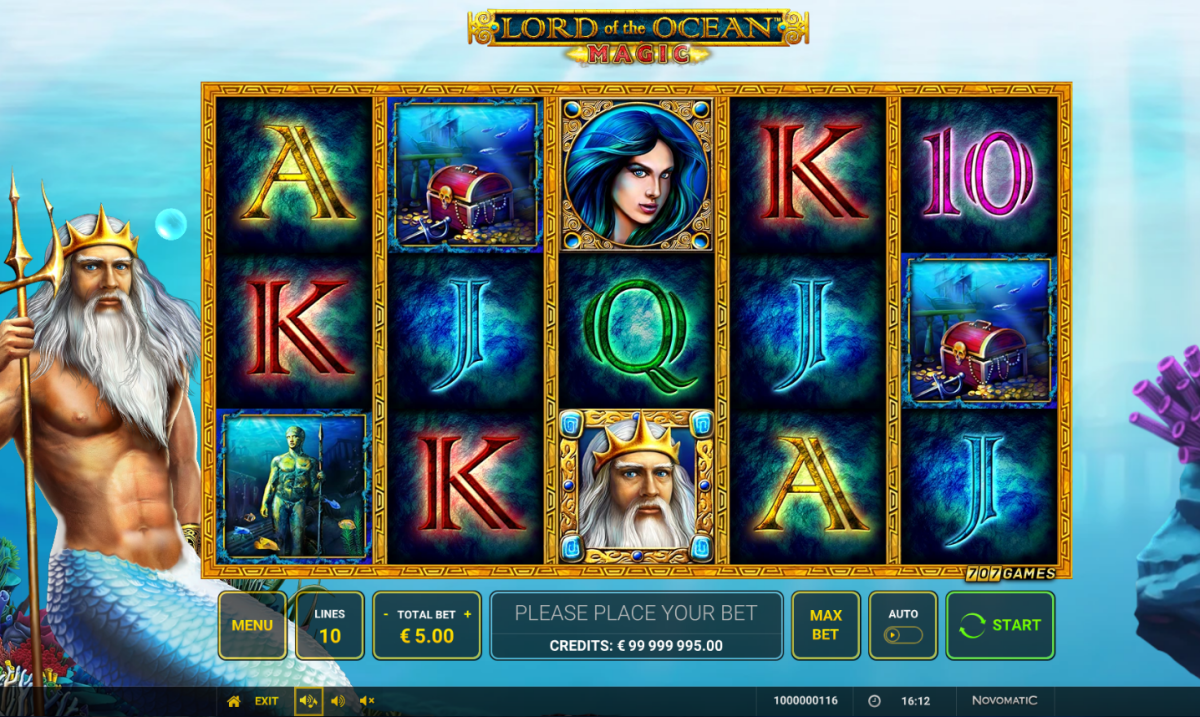
Task: Spin the reels with the START button
Action: 1000,625
